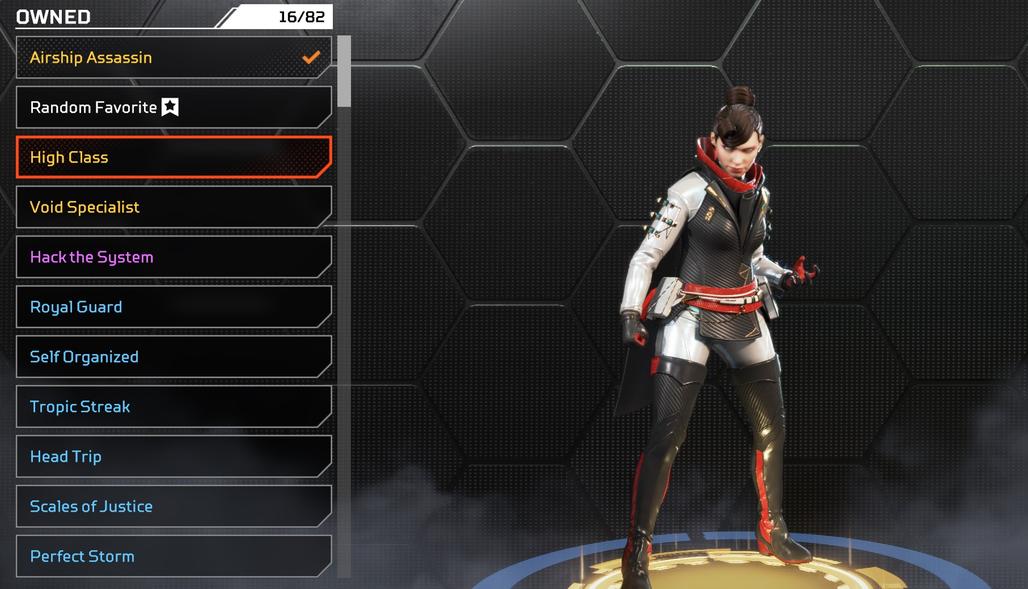Click the skin list scrollbar handle
The width and height of the screenshot is (1028, 589).
click(344, 71)
